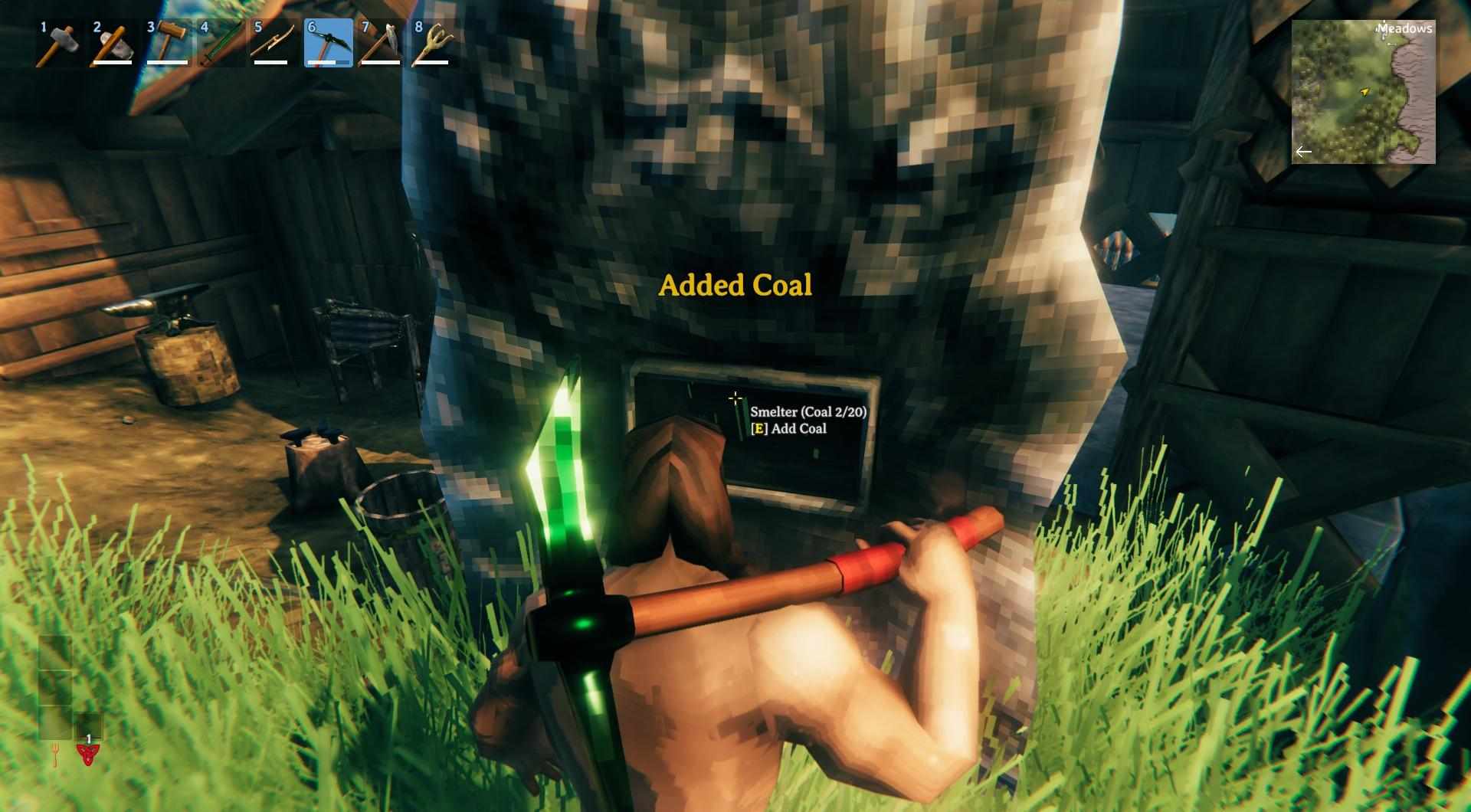Screen dimensions: 1471x812
Task: Equip the green sword in slot 4
Action: pos(221,44)
